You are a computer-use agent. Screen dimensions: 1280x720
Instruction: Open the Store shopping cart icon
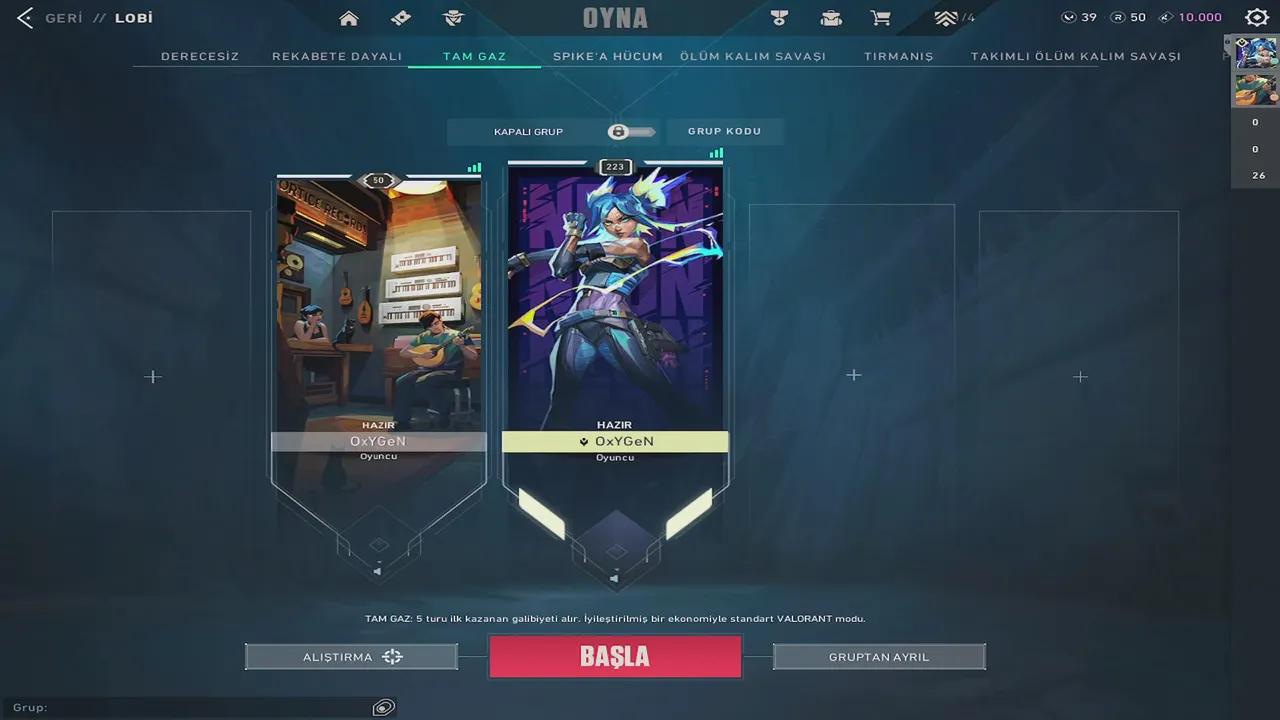(x=880, y=18)
